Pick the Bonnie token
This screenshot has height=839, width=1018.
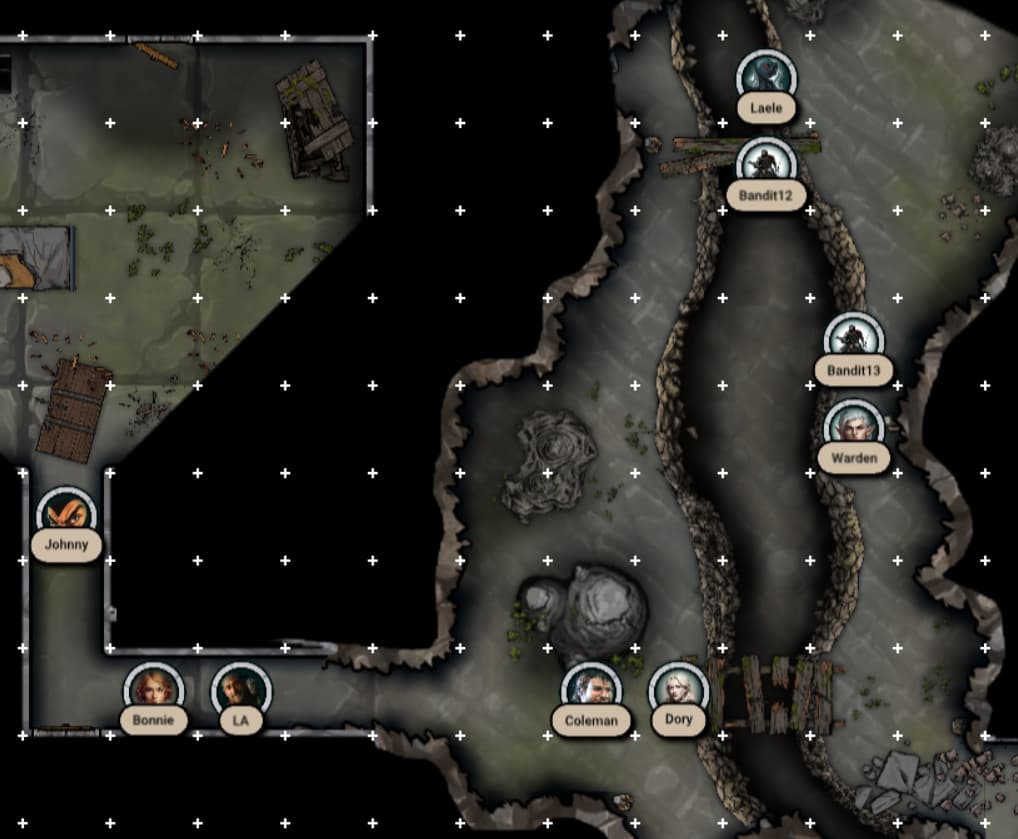click(153, 691)
